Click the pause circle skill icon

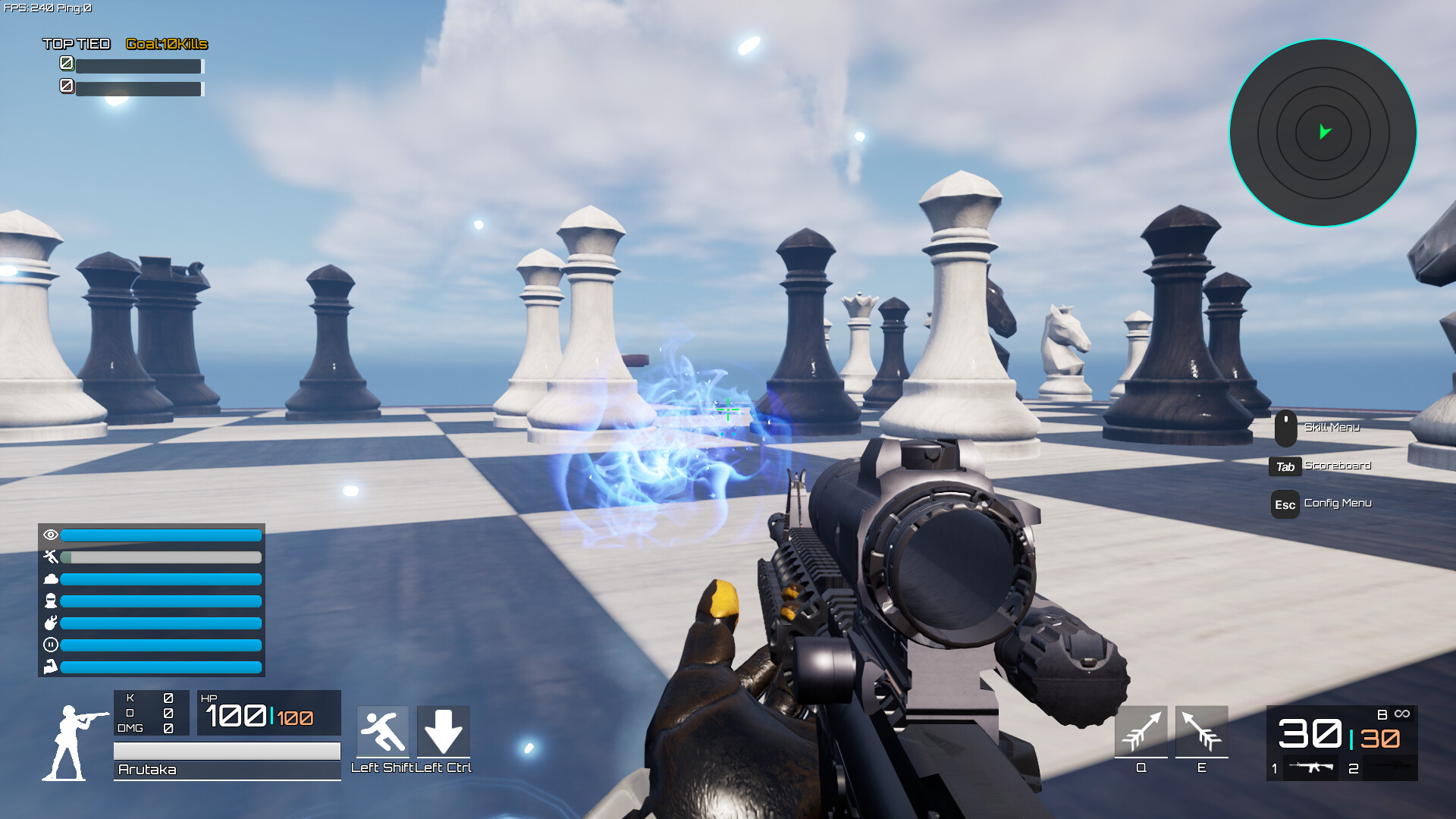click(50, 645)
